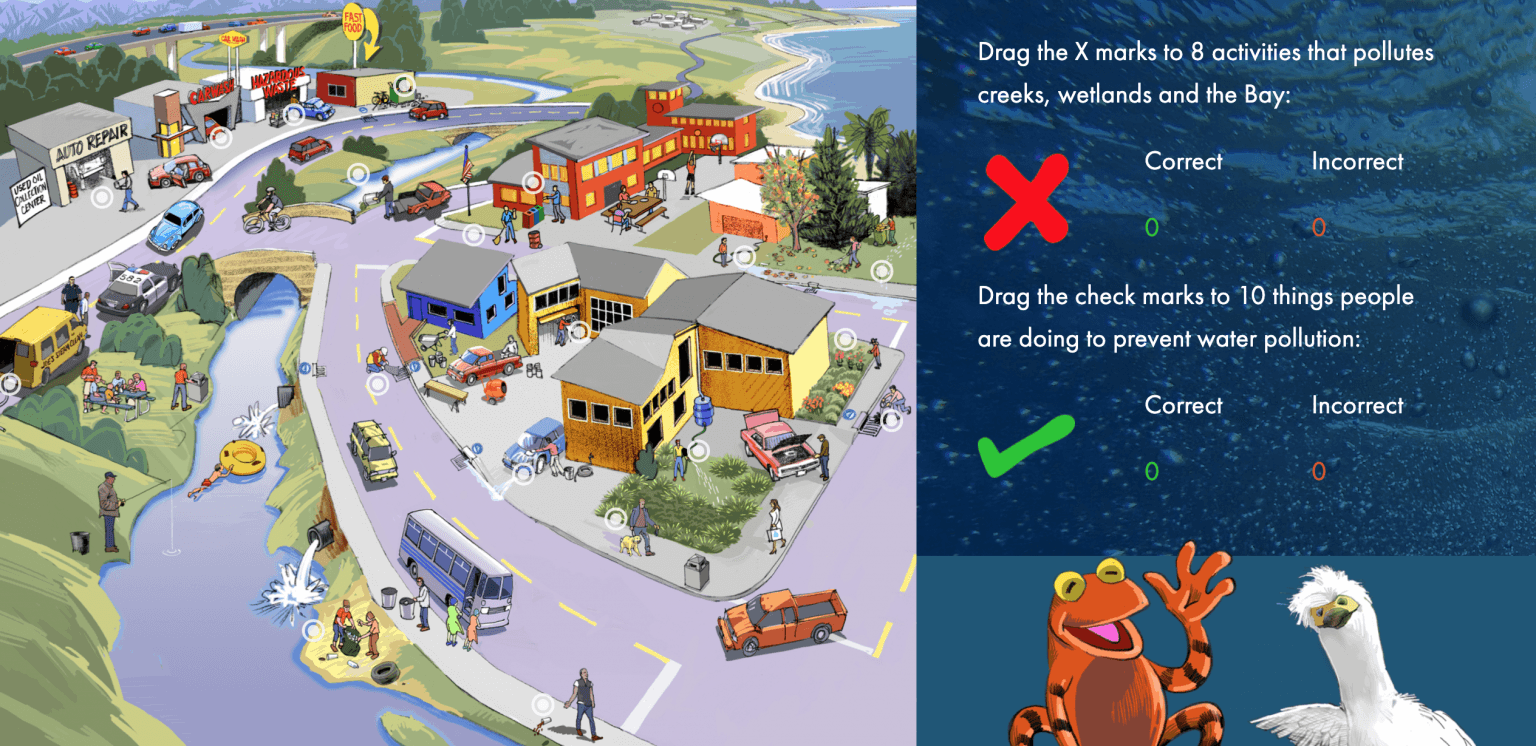Select the marker near the litter cleanup volunteers
This screenshot has height=746, width=1536.
(312, 630)
